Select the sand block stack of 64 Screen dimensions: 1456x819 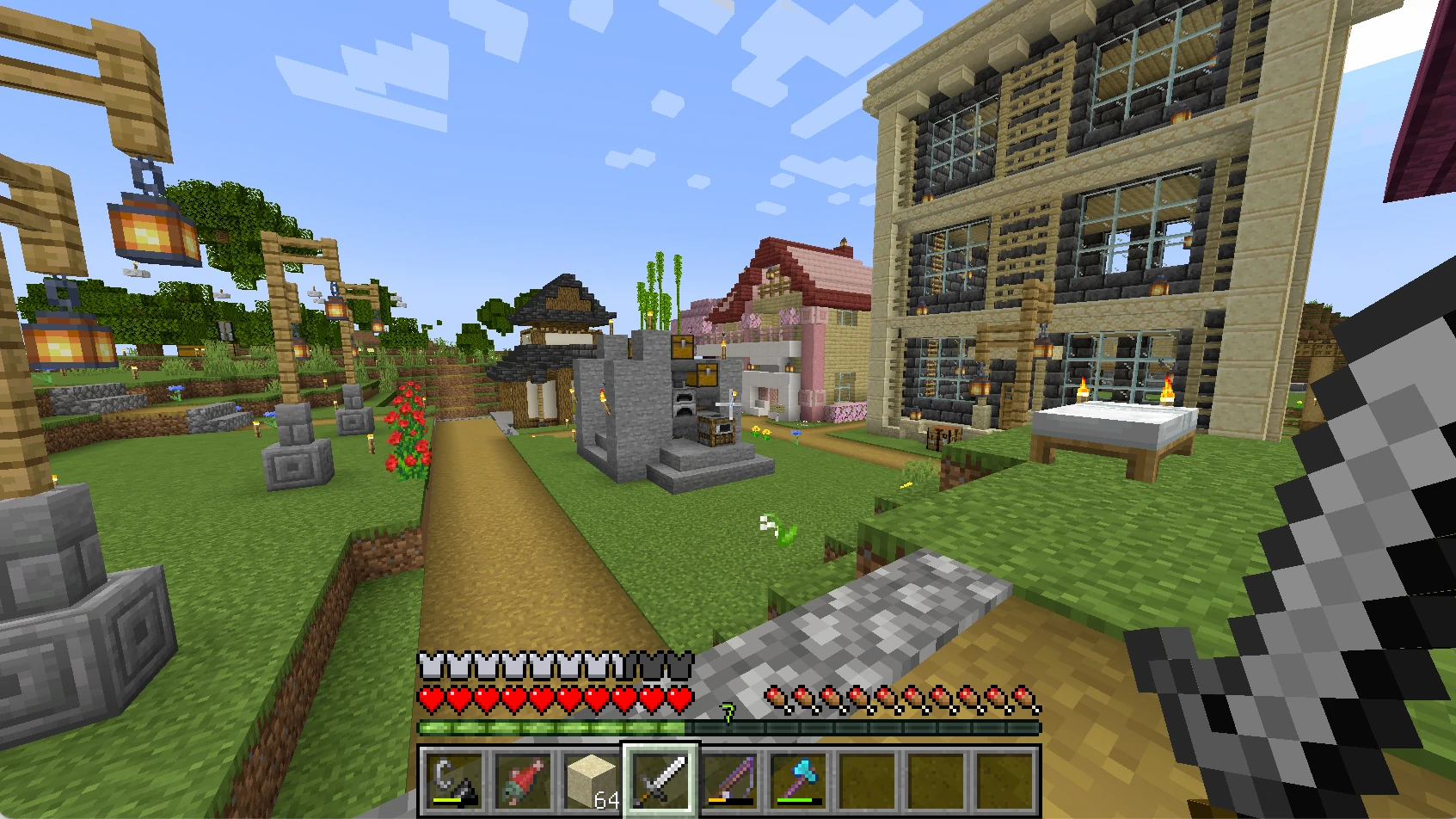click(x=592, y=780)
